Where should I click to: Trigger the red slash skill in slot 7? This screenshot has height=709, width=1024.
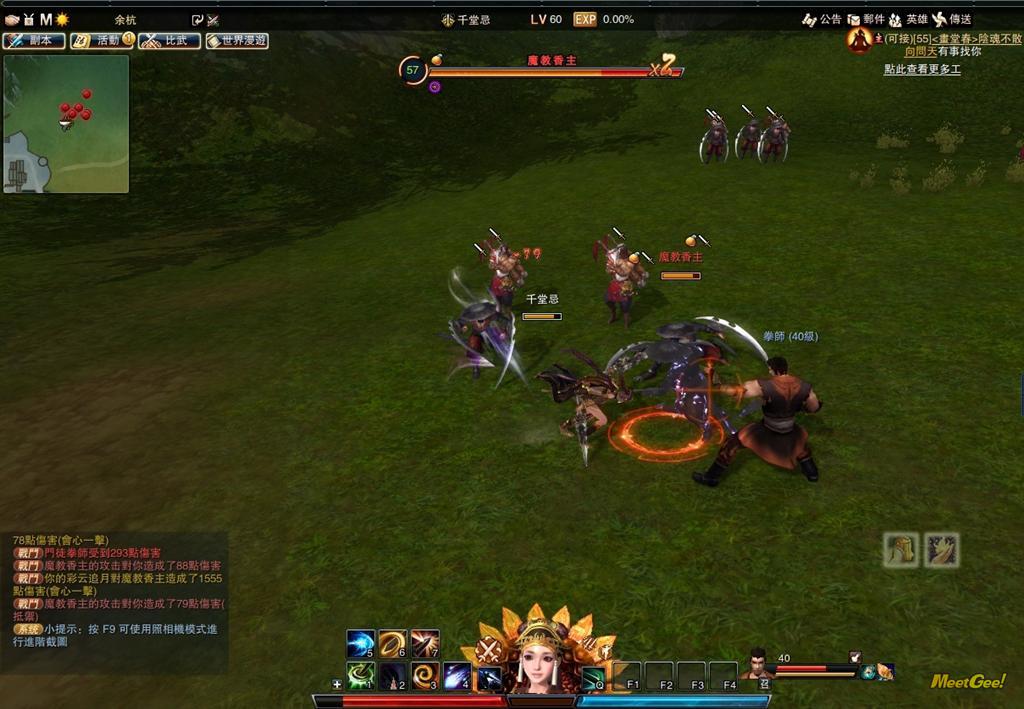coord(425,643)
